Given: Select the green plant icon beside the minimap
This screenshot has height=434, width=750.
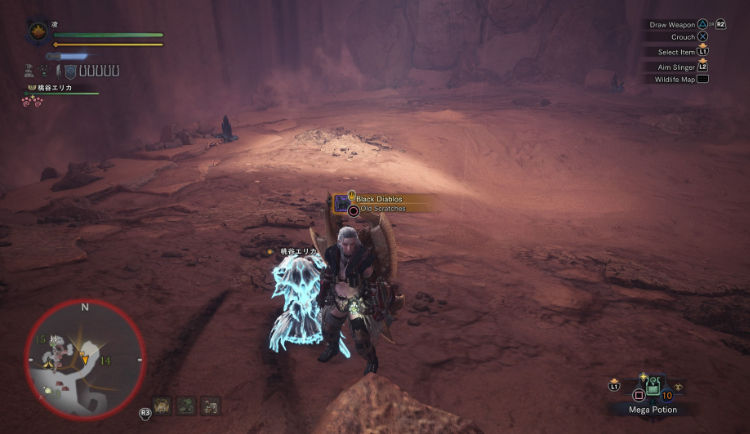Looking at the screenshot, I should coord(187,405).
